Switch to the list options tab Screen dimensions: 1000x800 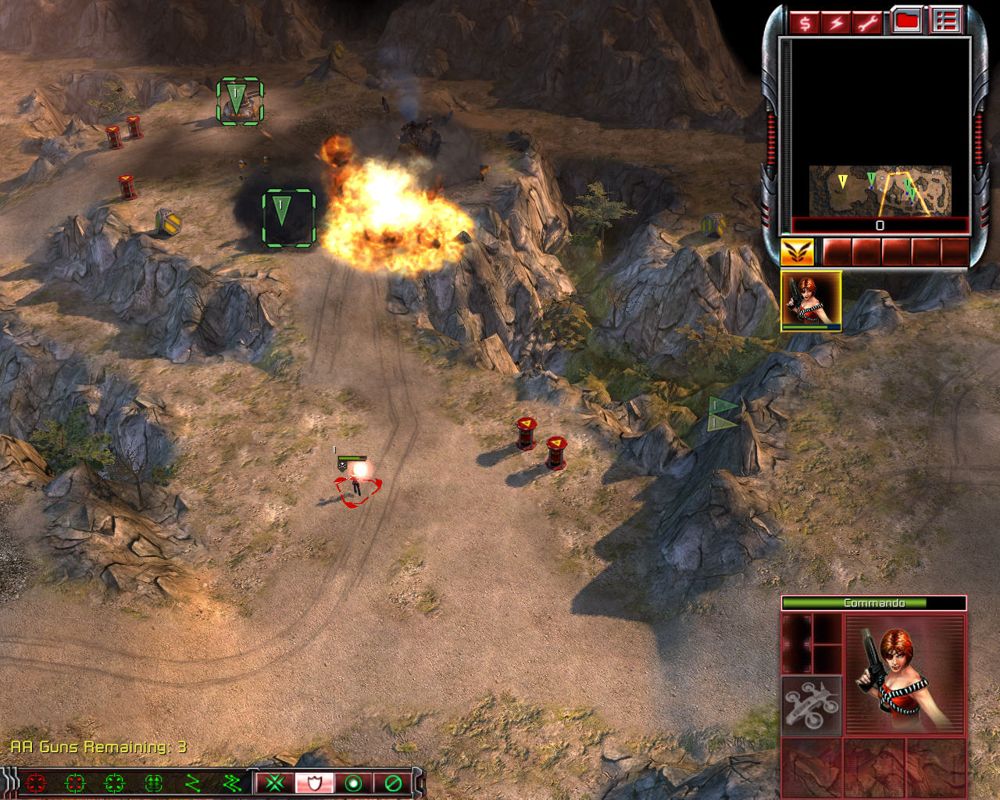point(944,20)
